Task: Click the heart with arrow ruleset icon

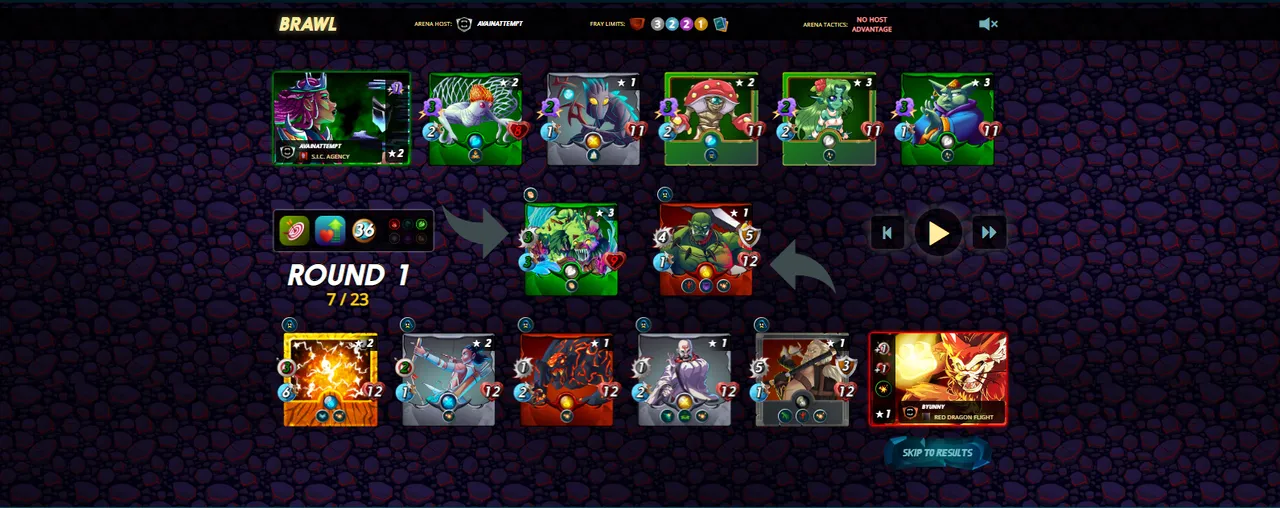Action: point(329,231)
